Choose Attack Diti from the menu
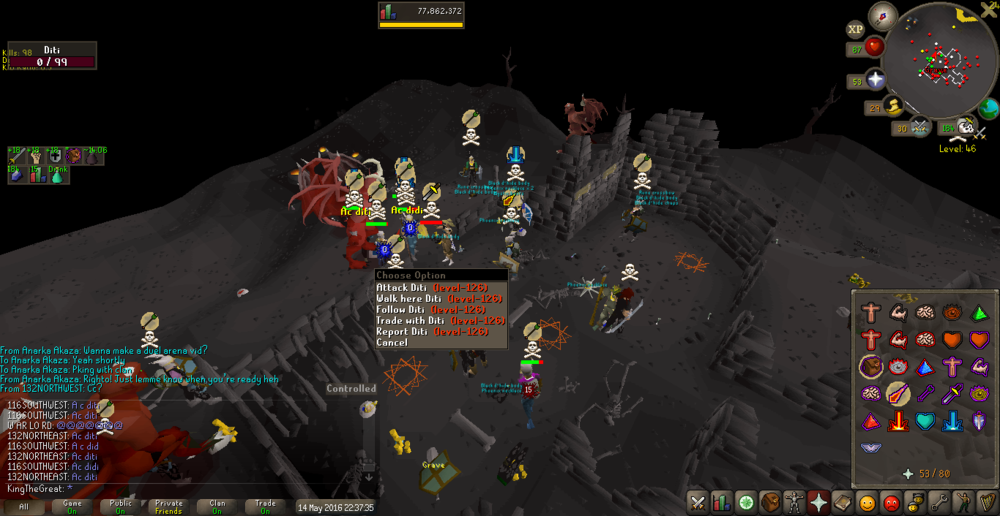The width and height of the screenshot is (1000, 516). pos(431,287)
